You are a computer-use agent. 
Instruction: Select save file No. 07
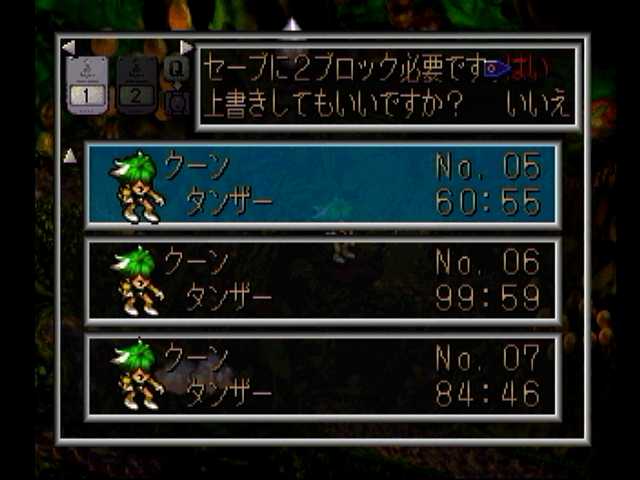pos(322,376)
